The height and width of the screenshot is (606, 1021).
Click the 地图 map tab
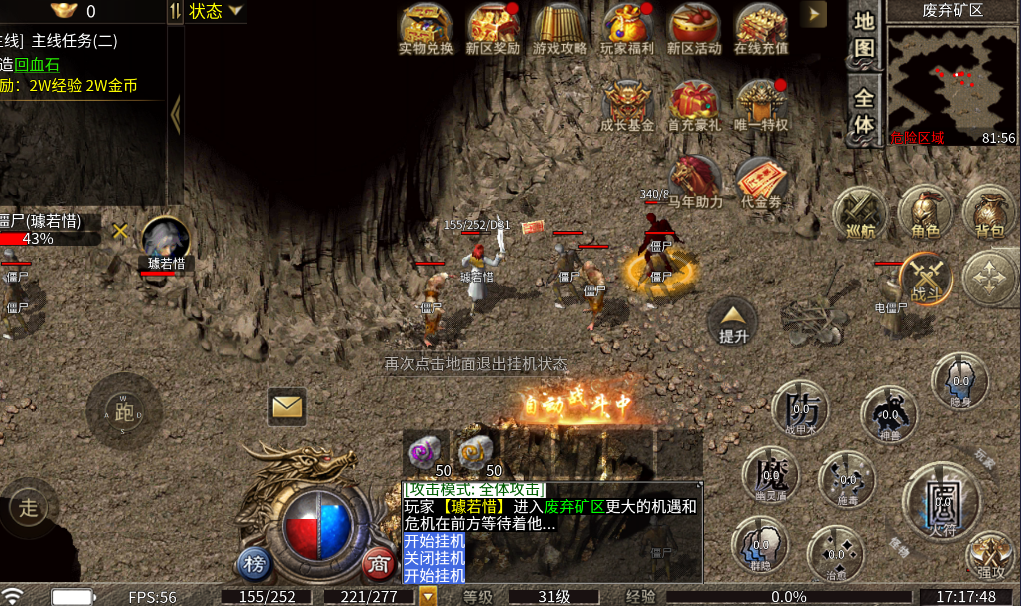pos(863,35)
